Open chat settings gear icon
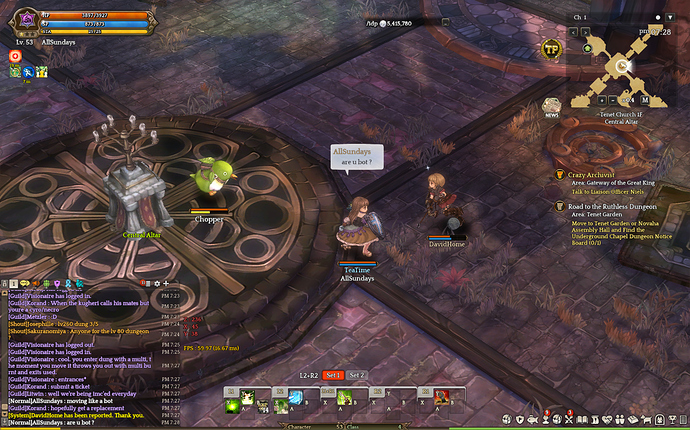 (155, 284)
